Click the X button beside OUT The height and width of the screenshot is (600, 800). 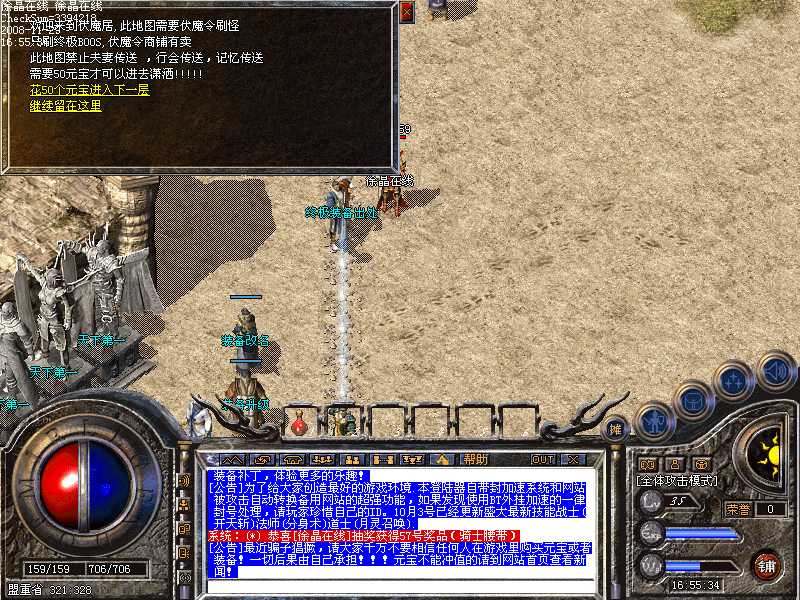tap(573, 459)
